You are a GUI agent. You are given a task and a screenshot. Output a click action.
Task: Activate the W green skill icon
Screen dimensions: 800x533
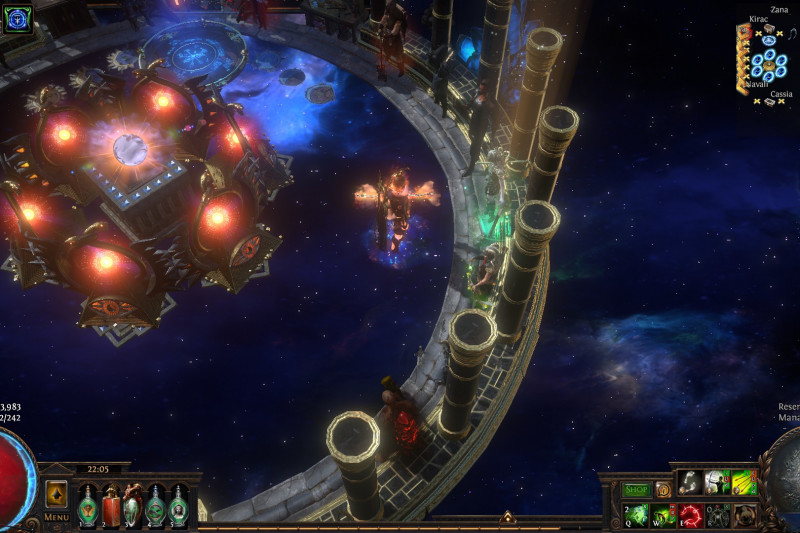663,516
